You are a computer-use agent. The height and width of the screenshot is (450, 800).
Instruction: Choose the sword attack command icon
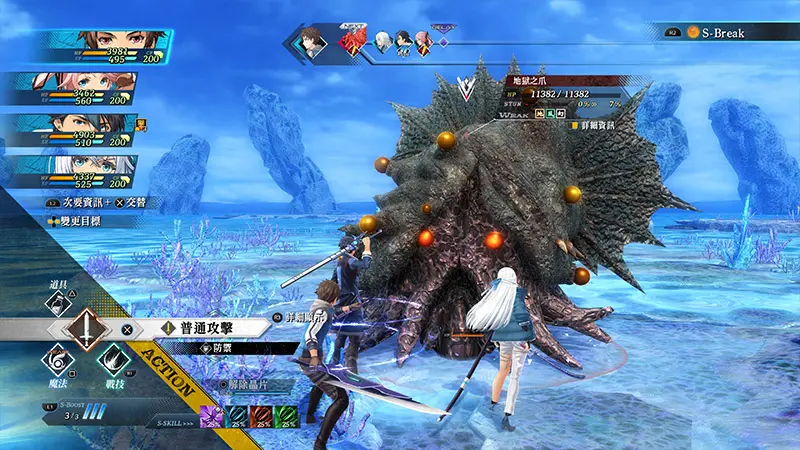click(x=88, y=329)
